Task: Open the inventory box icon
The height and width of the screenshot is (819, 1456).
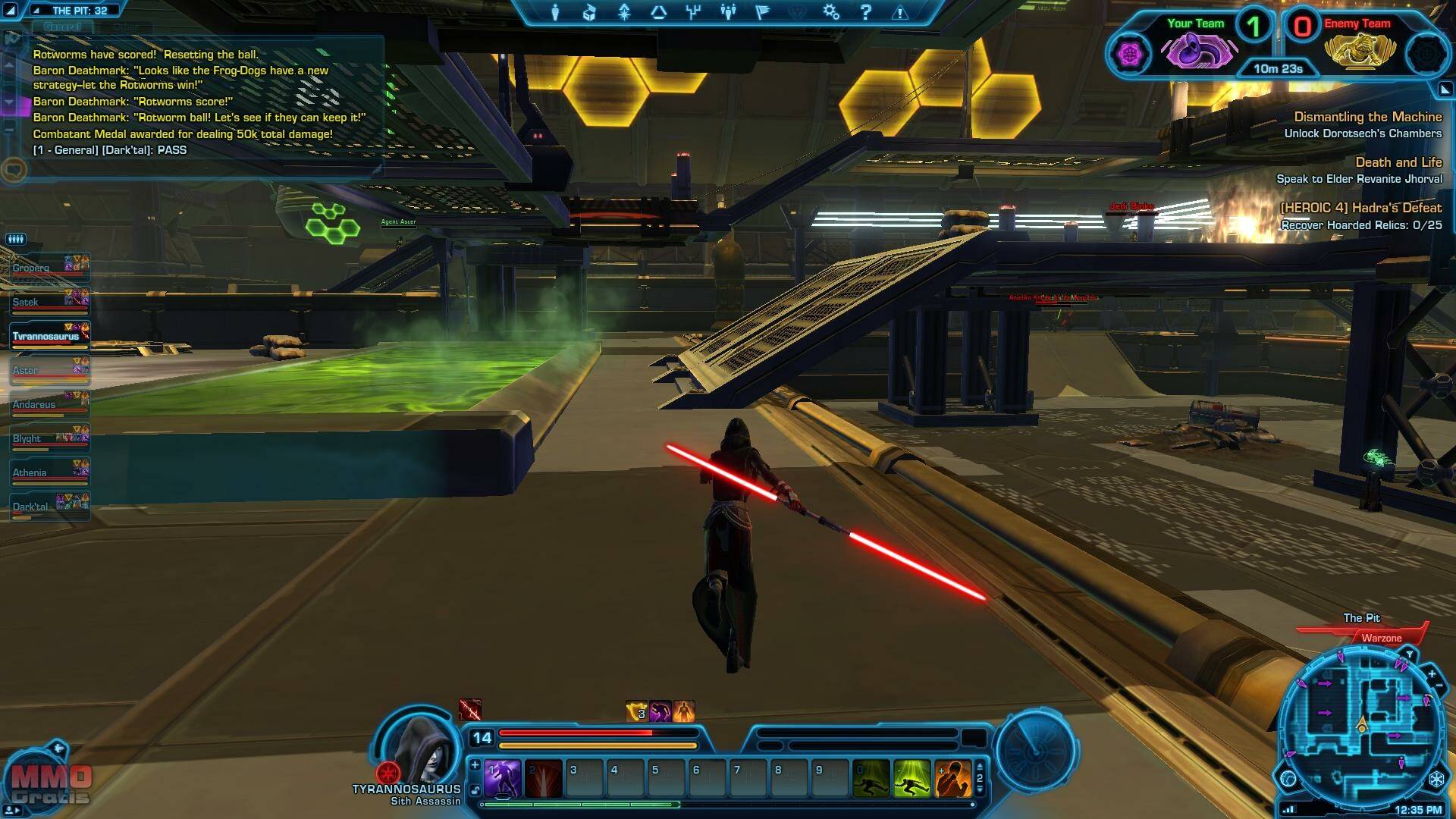Action: (x=589, y=12)
